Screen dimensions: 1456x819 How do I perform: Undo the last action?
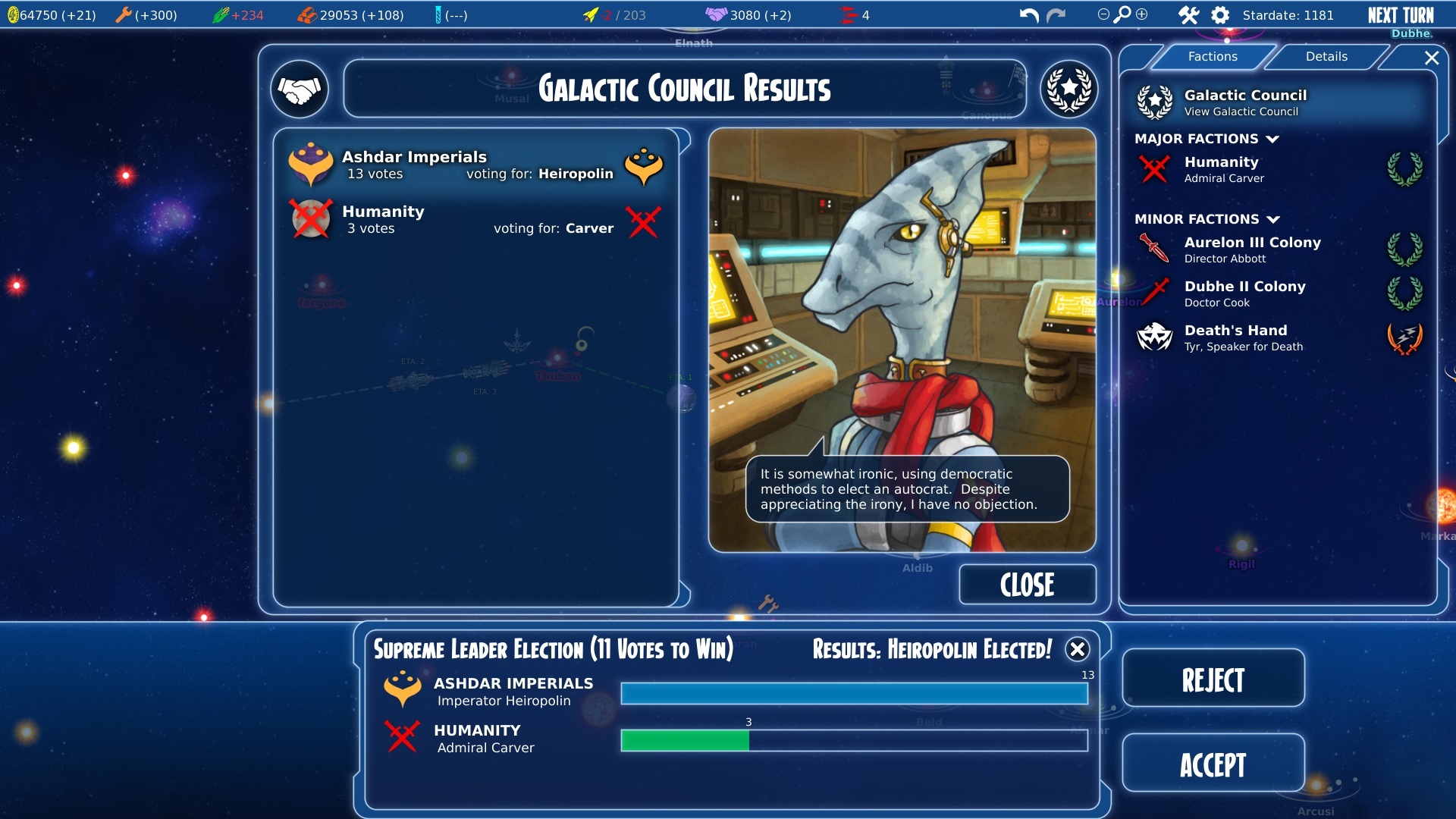1028,15
